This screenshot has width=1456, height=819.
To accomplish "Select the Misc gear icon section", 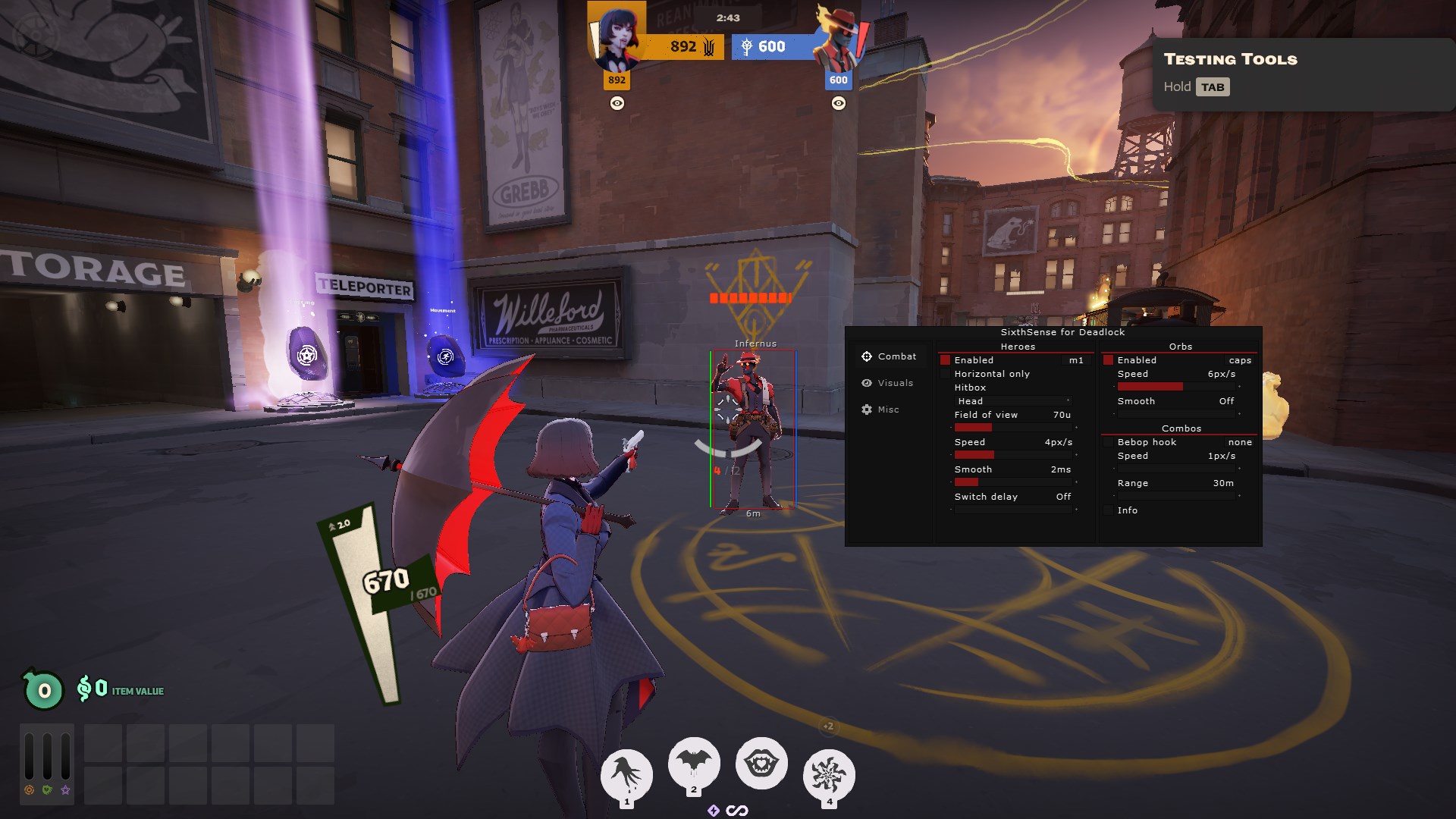I will point(867,409).
